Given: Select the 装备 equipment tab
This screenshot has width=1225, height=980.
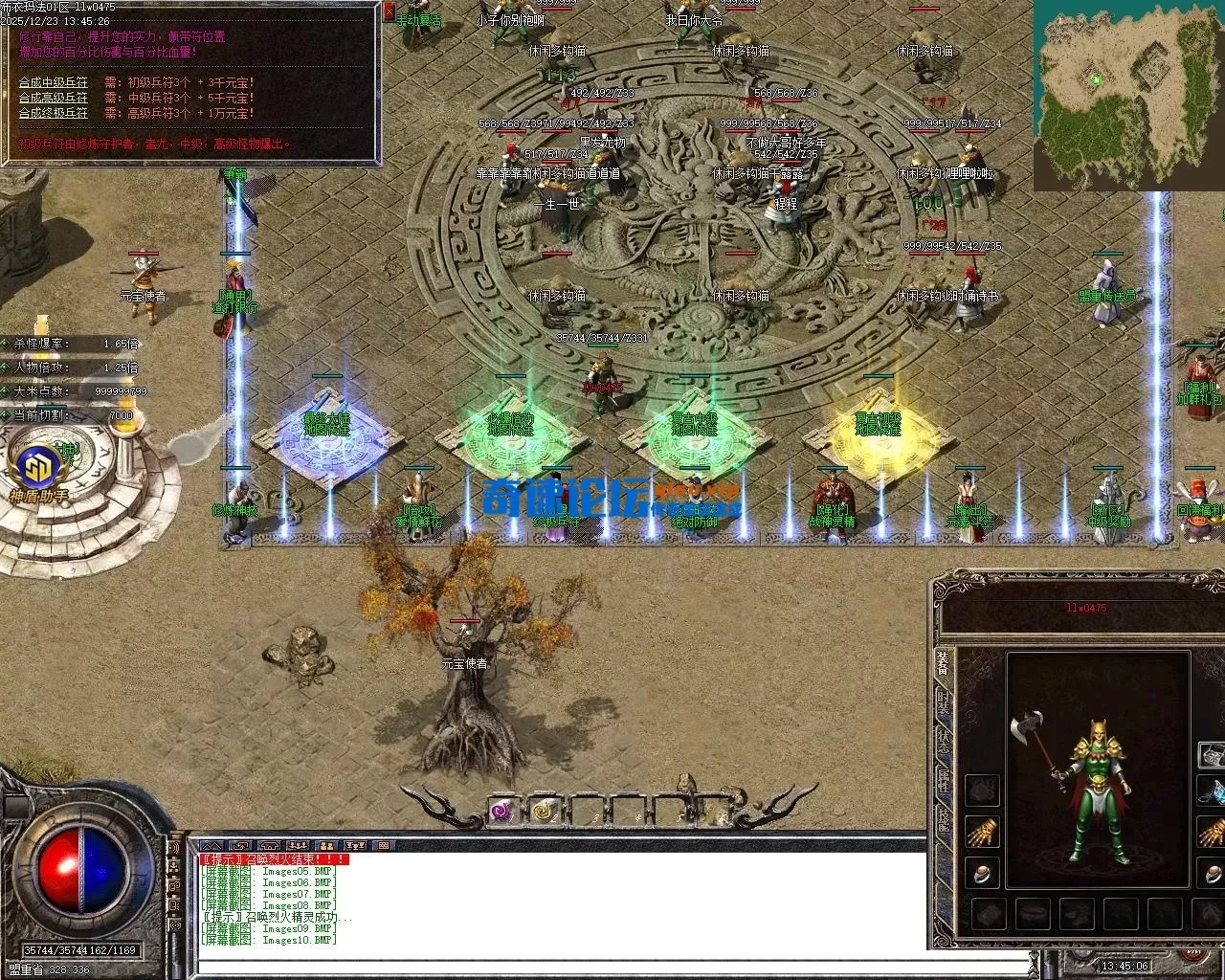Looking at the screenshot, I should coord(944,663).
